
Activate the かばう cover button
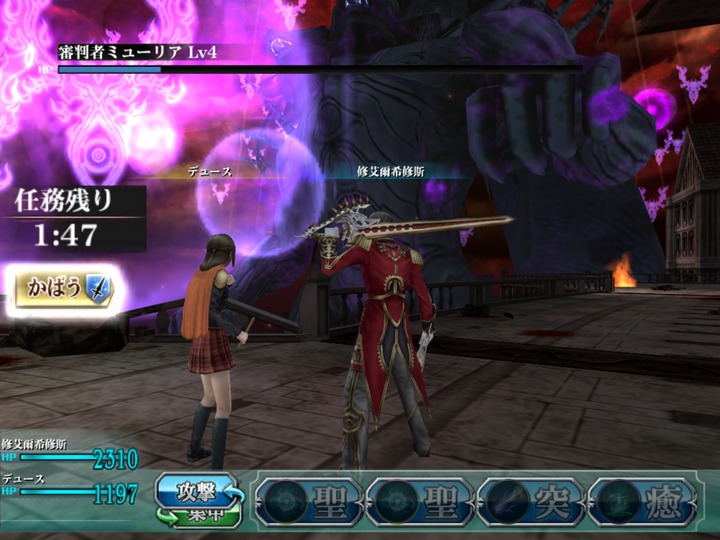[64, 291]
